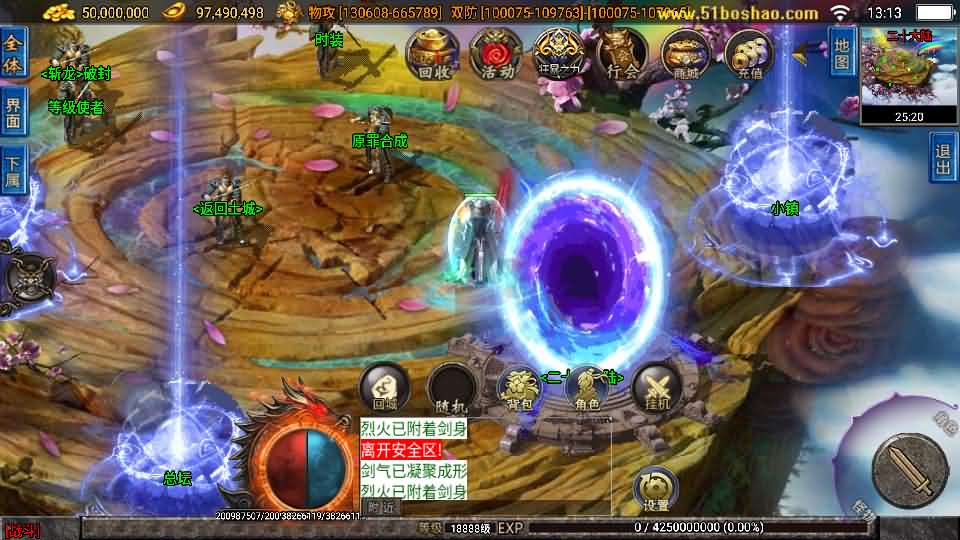The height and width of the screenshot is (540, 960).
Task: Use the 回城 return-to-town scroll
Action: (x=385, y=387)
